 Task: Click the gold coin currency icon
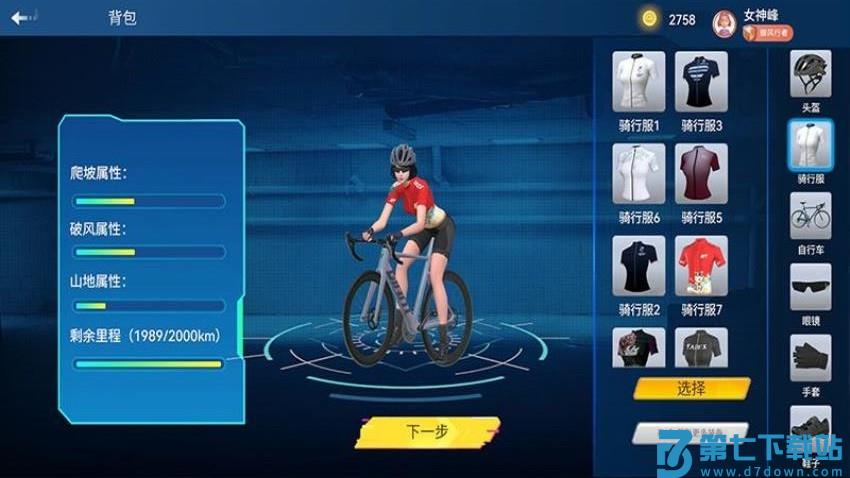point(650,19)
